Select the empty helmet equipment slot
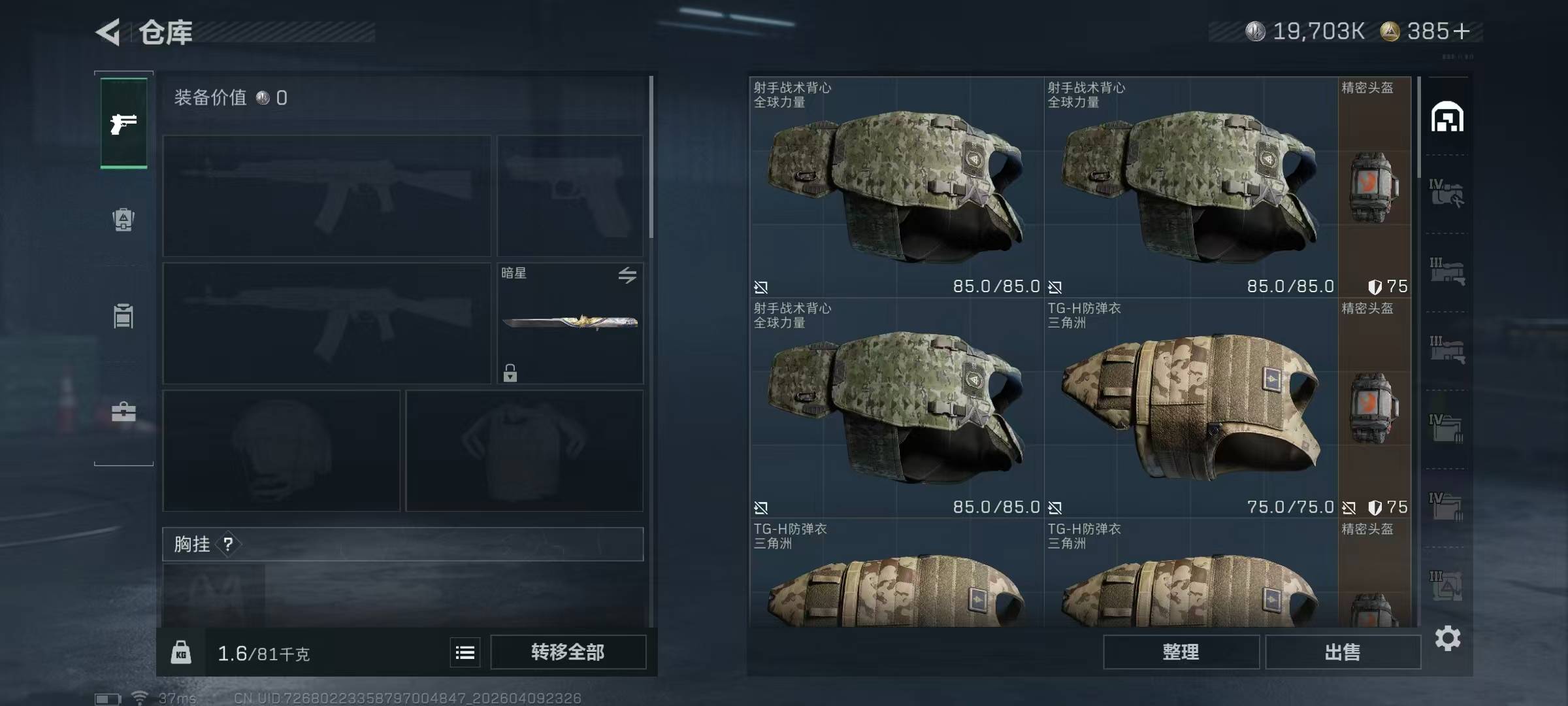Viewport: 1568px width, 706px height. click(281, 450)
